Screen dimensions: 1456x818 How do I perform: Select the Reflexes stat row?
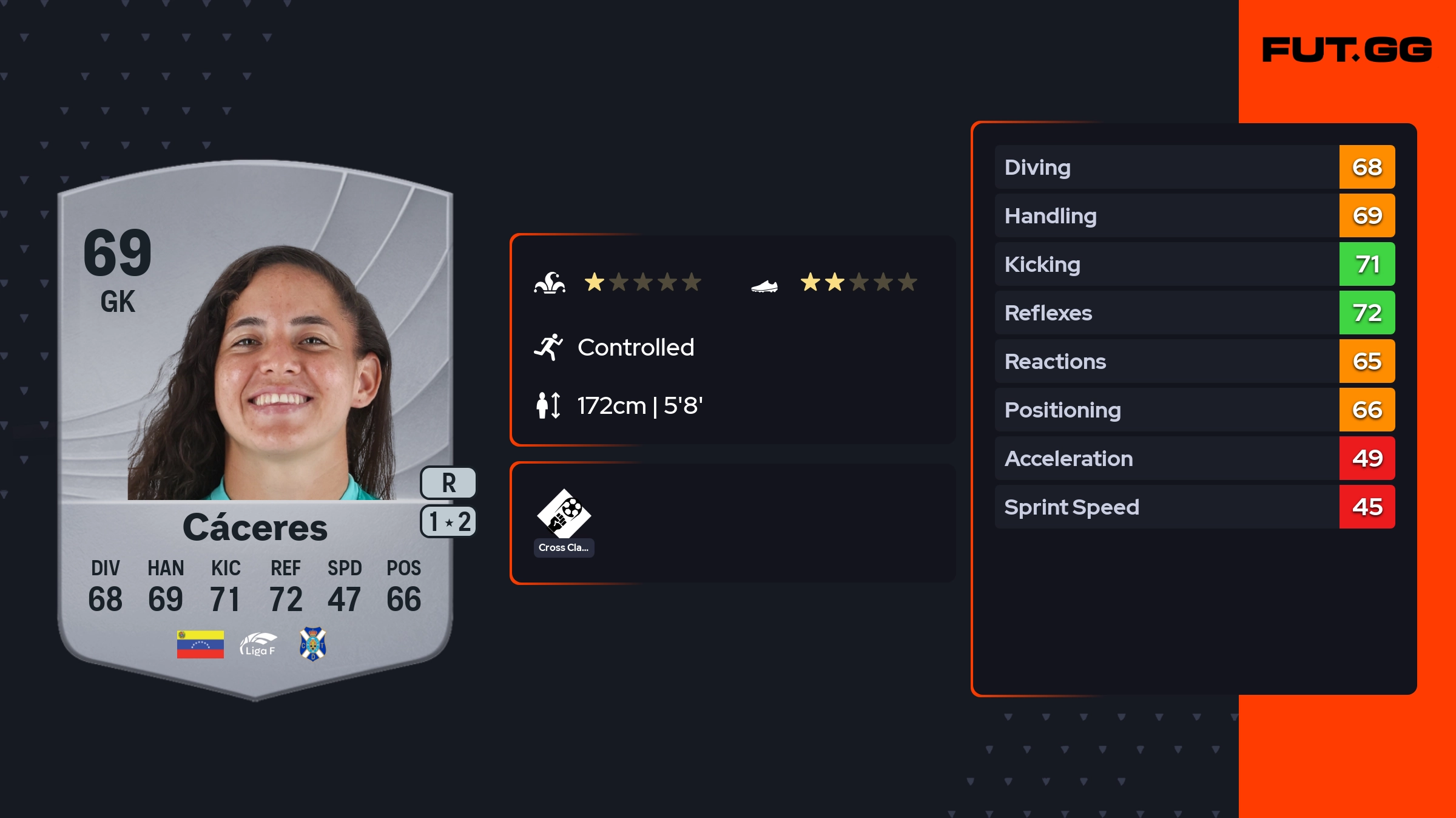(x=1194, y=313)
